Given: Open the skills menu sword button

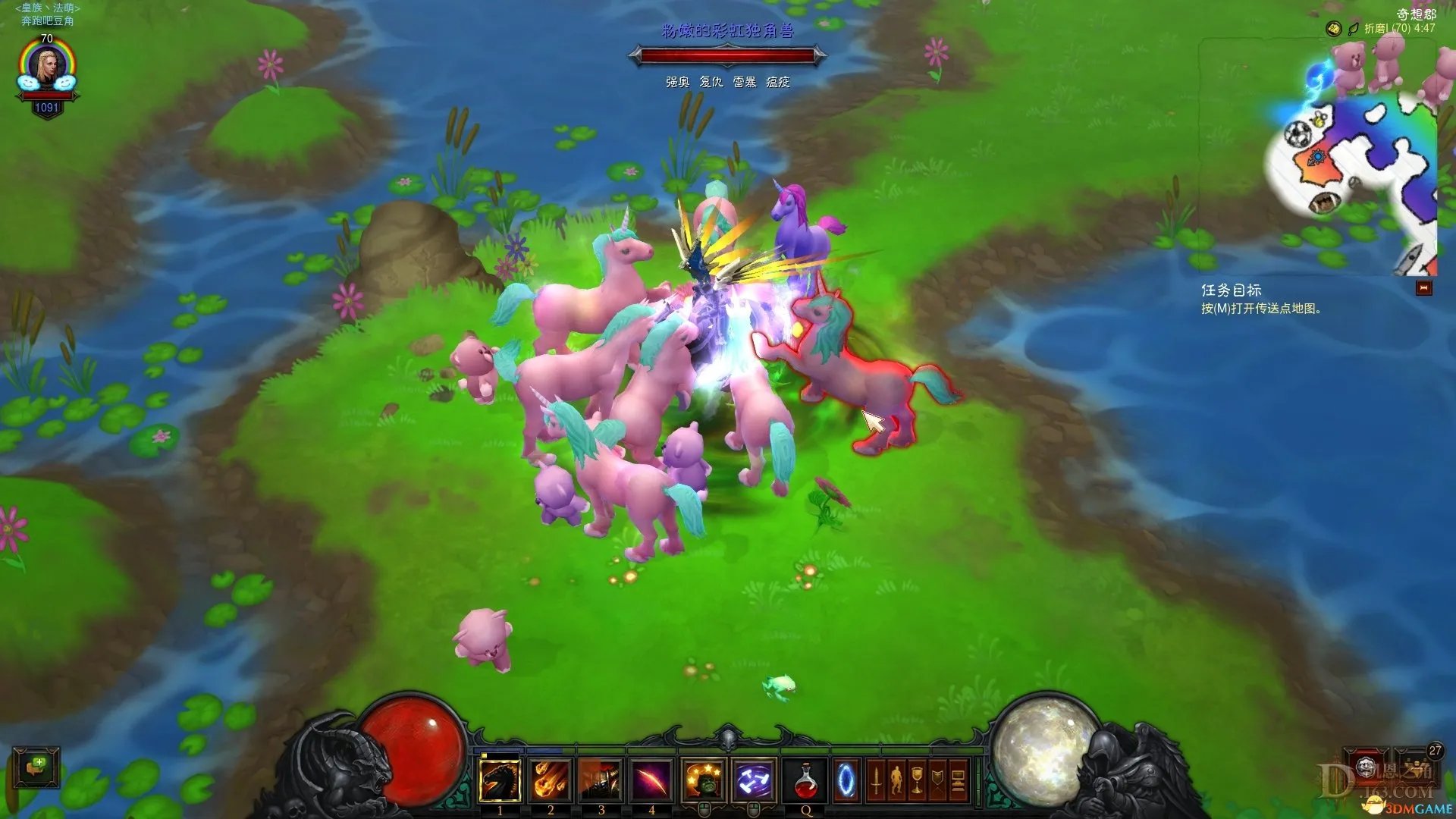Looking at the screenshot, I should tap(876, 780).
